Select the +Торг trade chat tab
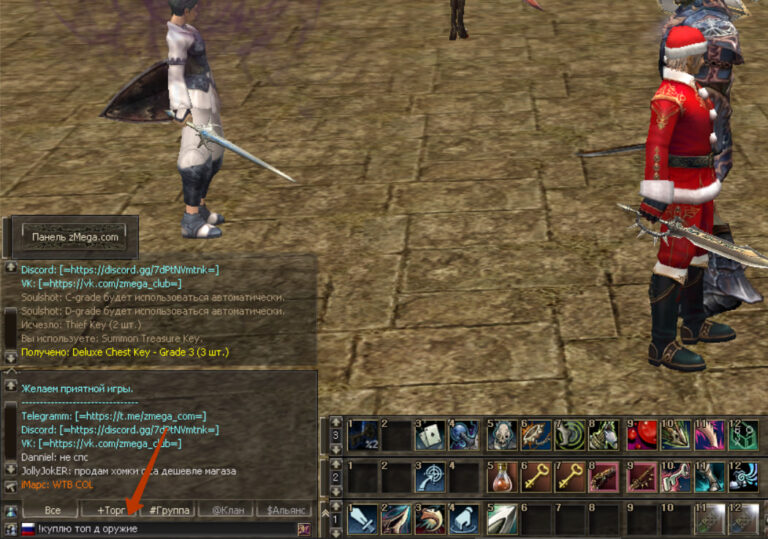 tap(111, 510)
